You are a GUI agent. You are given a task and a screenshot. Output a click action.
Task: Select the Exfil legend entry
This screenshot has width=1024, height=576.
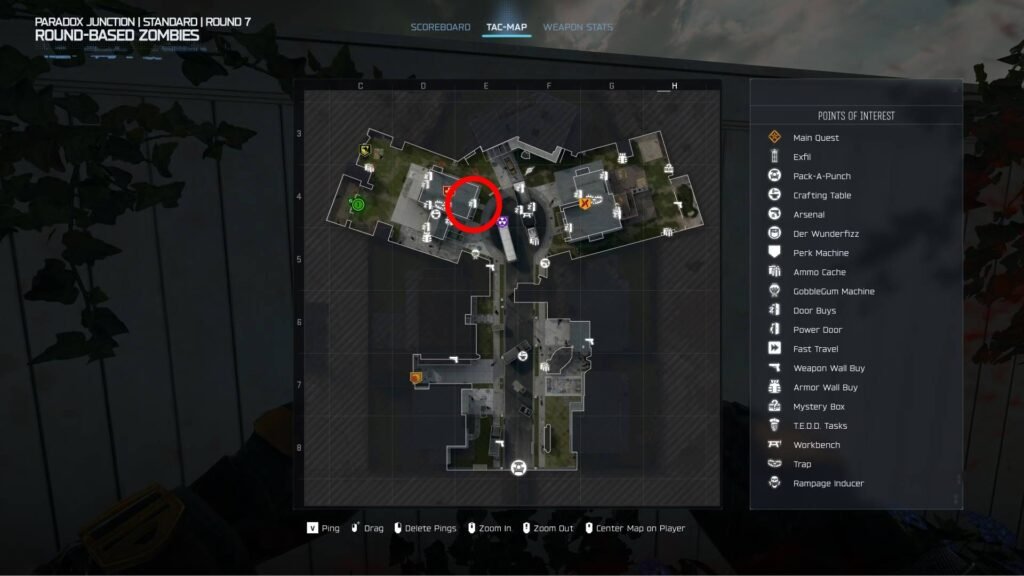pyautogui.click(x=801, y=157)
